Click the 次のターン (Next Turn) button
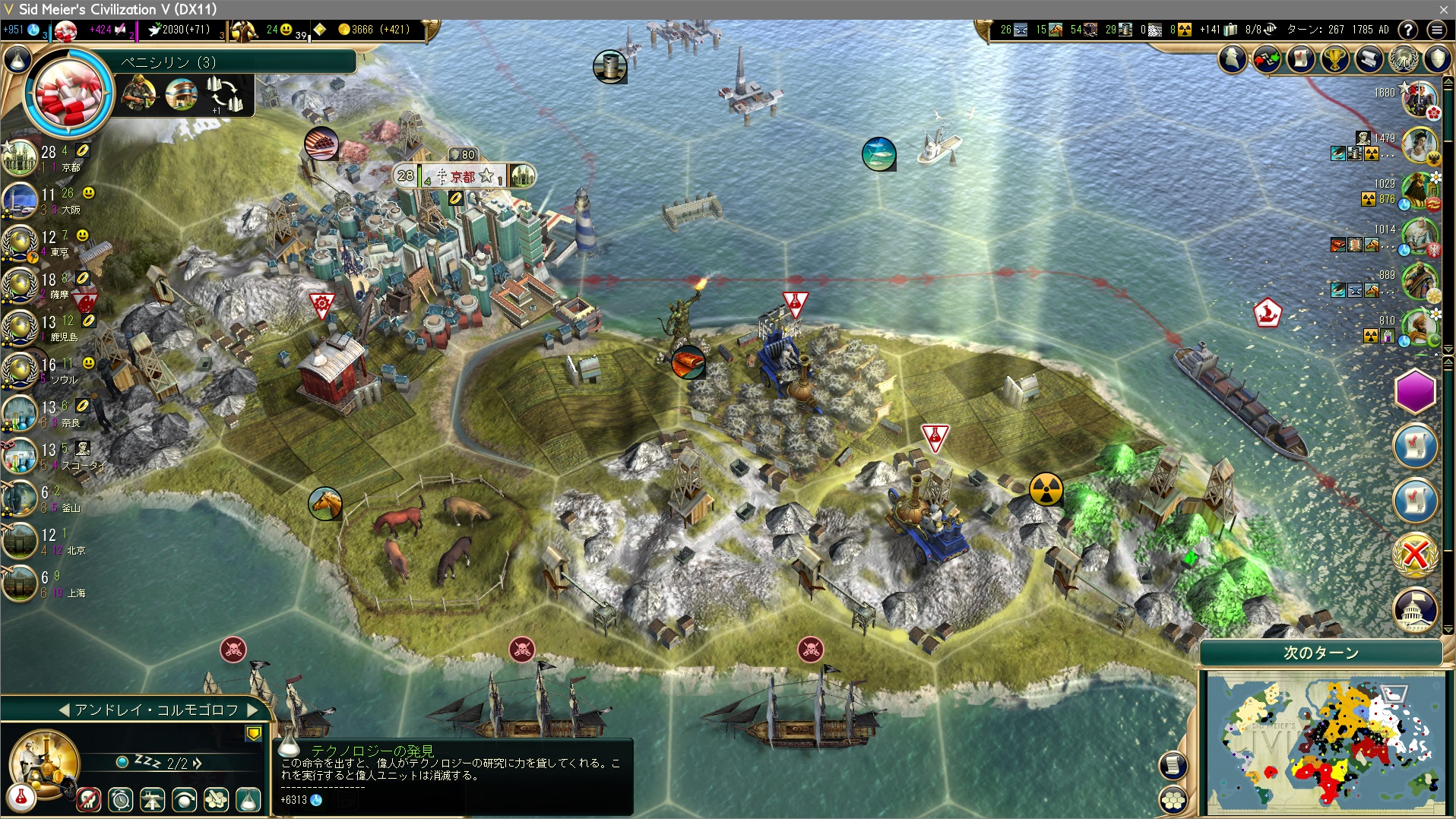Image resolution: width=1456 pixels, height=819 pixels. [x=1321, y=653]
